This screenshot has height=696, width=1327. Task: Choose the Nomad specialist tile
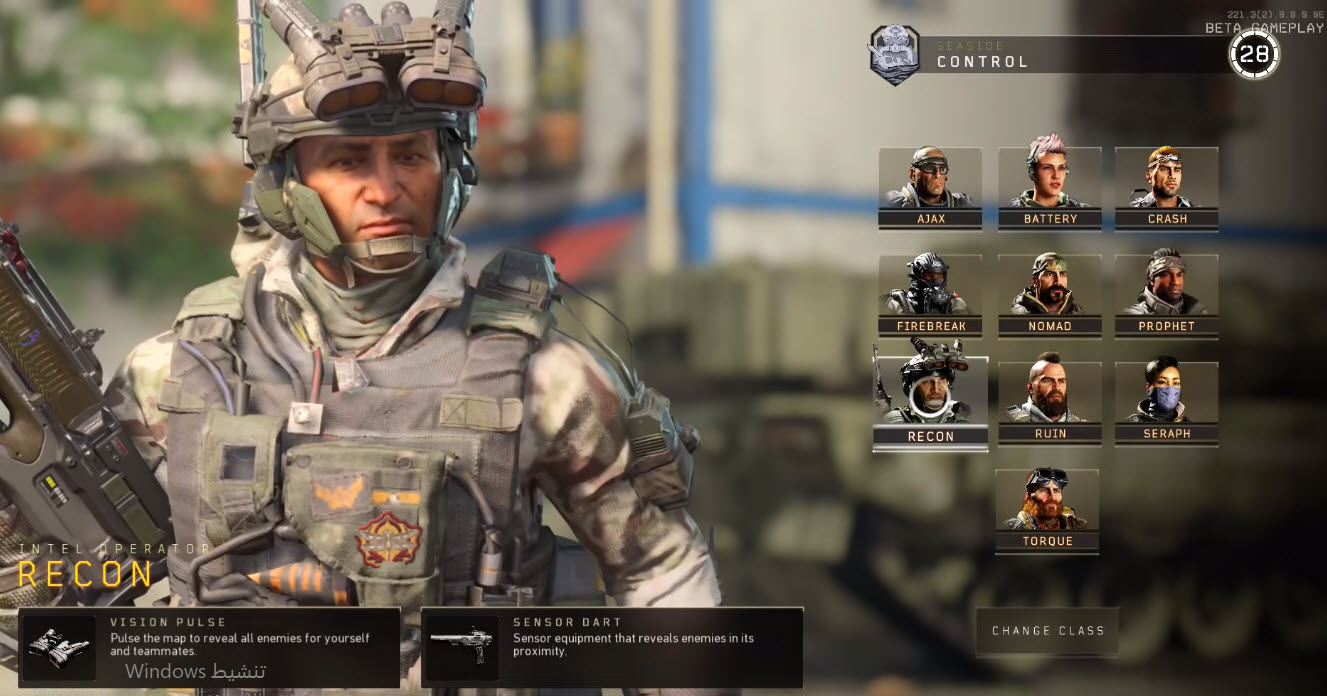pos(1049,295)
